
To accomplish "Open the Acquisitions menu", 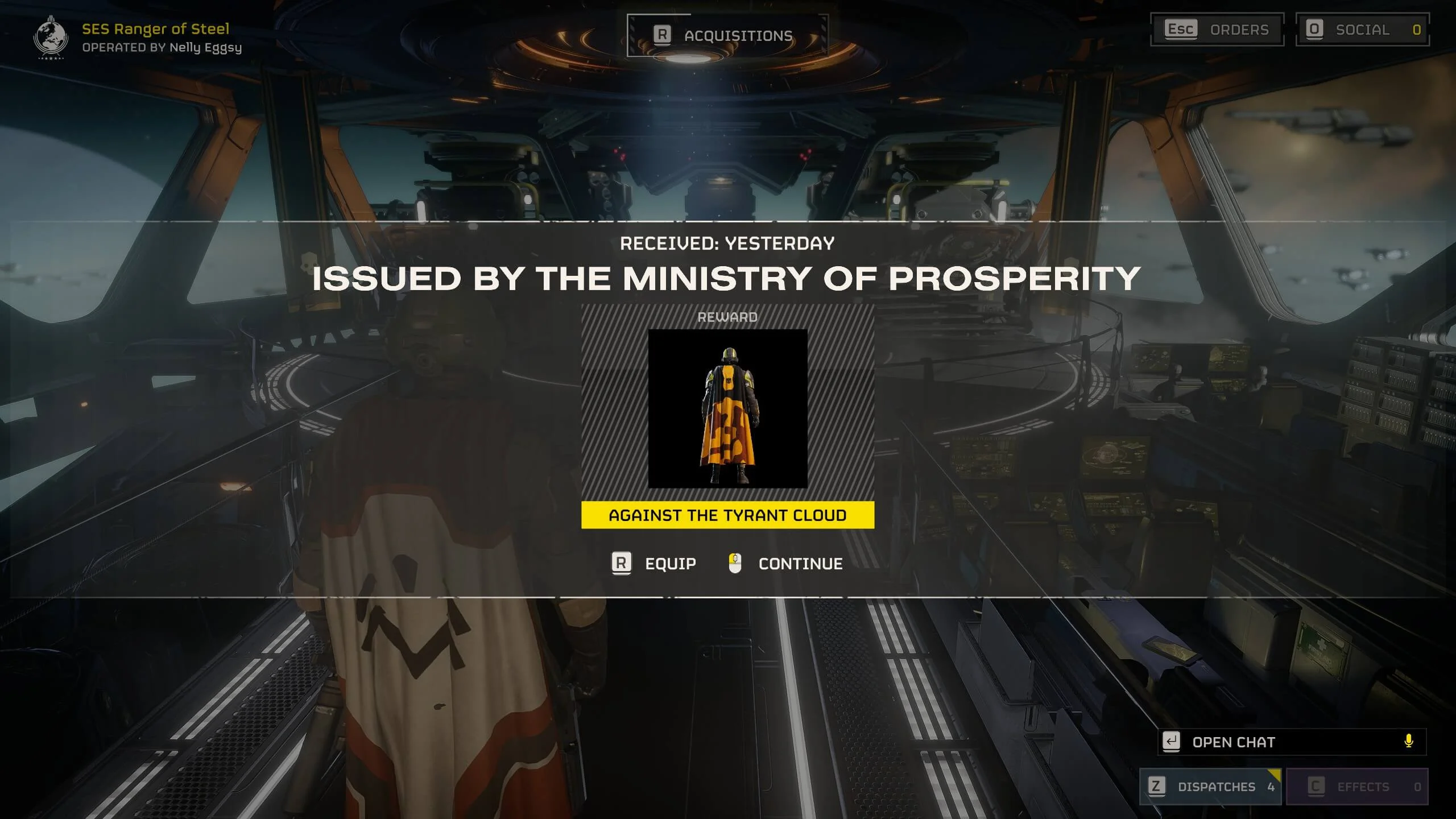I will click(727, 36).
